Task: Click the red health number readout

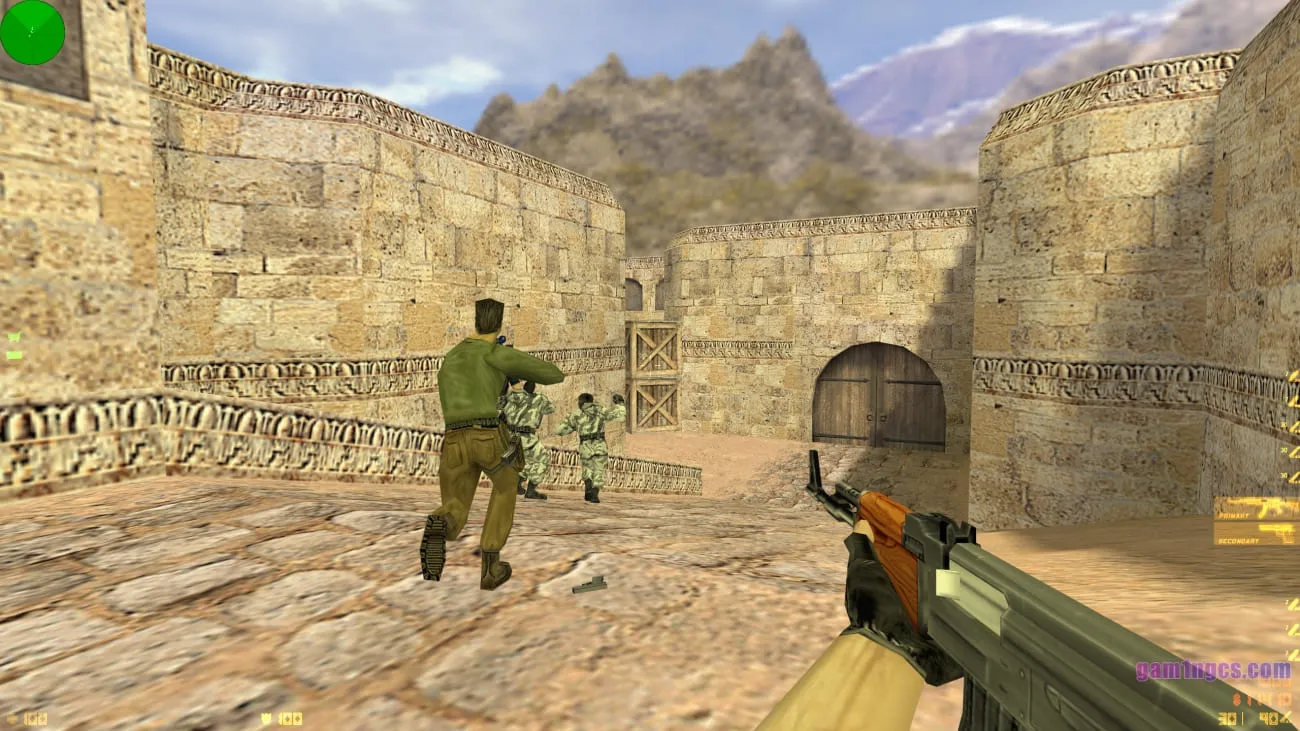Action: (35, 718)
